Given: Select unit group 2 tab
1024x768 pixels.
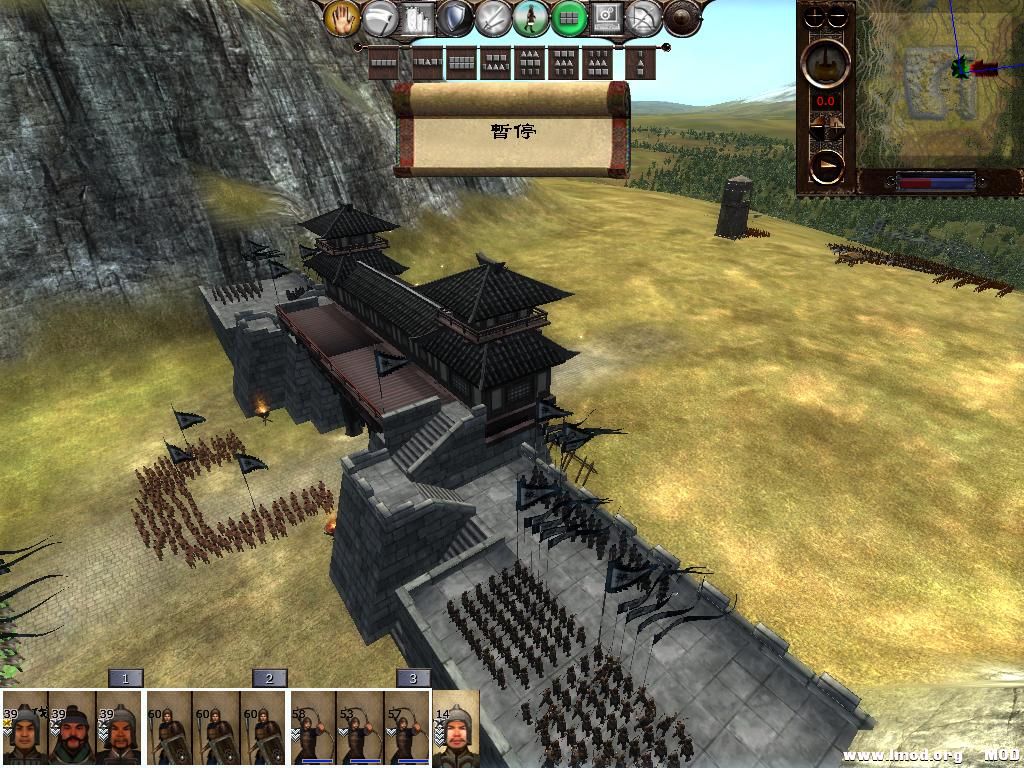Looking at the screenshot, I should tap(269, 678).
